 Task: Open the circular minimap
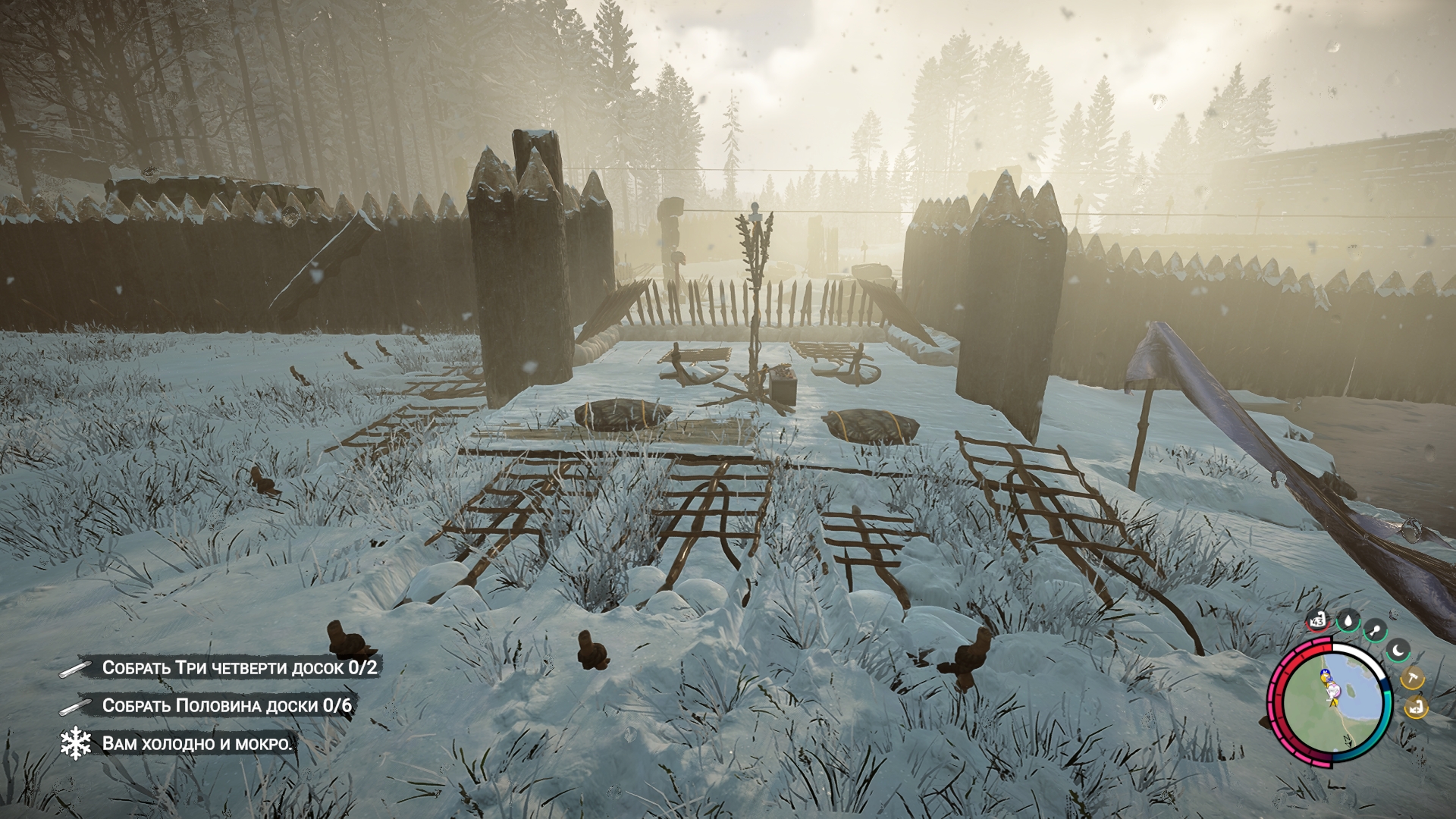click(1330, 699)
